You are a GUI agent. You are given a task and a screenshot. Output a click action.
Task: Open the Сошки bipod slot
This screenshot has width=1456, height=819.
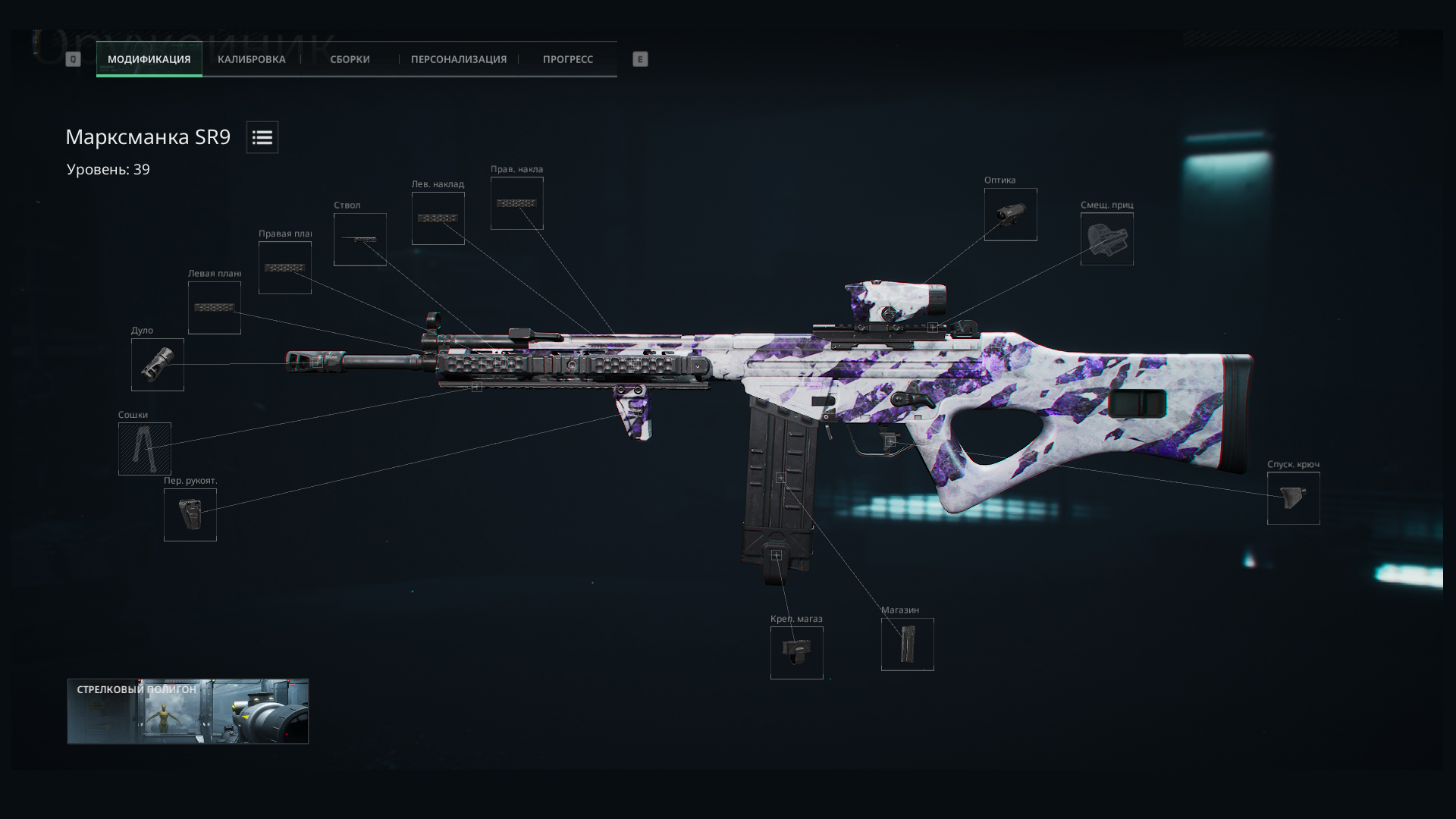coord(145,449)
